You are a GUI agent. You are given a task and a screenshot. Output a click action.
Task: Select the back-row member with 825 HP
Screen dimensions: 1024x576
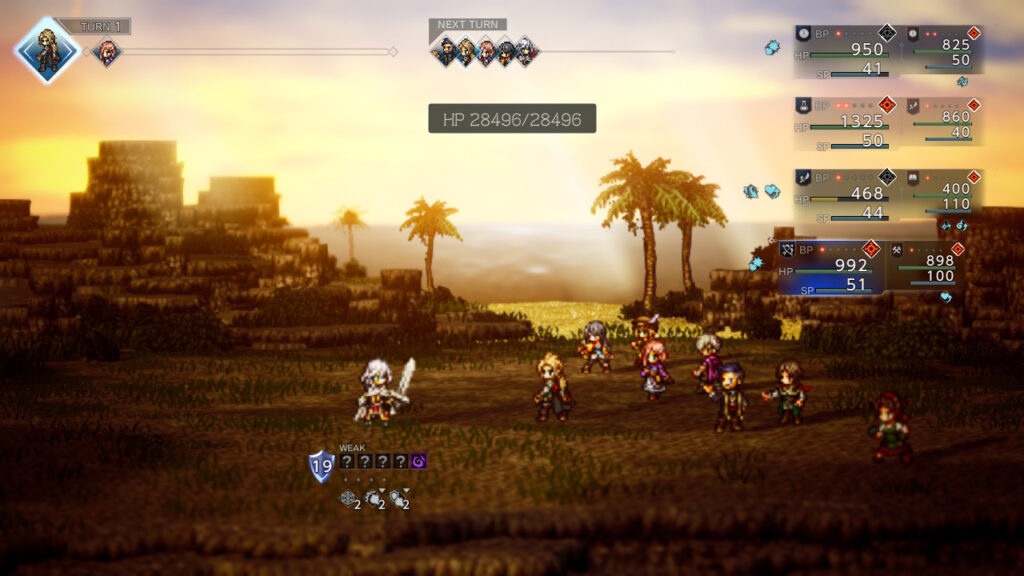(944, 48)
